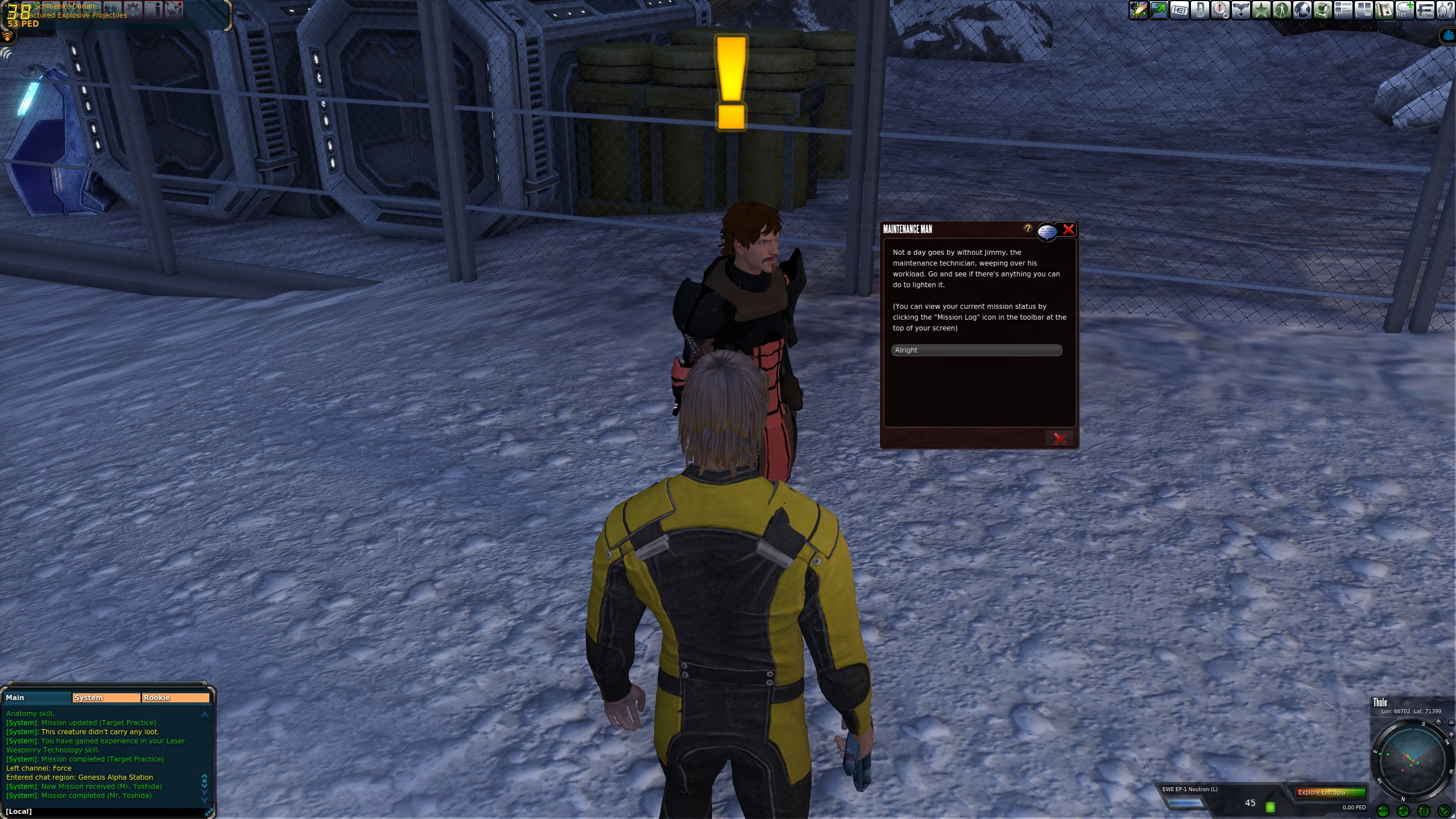Click the speech bubble icon in dialog header
The width and height of the screenshot is (1456, 819).
pyautogui.click(x=1047, y=231)
